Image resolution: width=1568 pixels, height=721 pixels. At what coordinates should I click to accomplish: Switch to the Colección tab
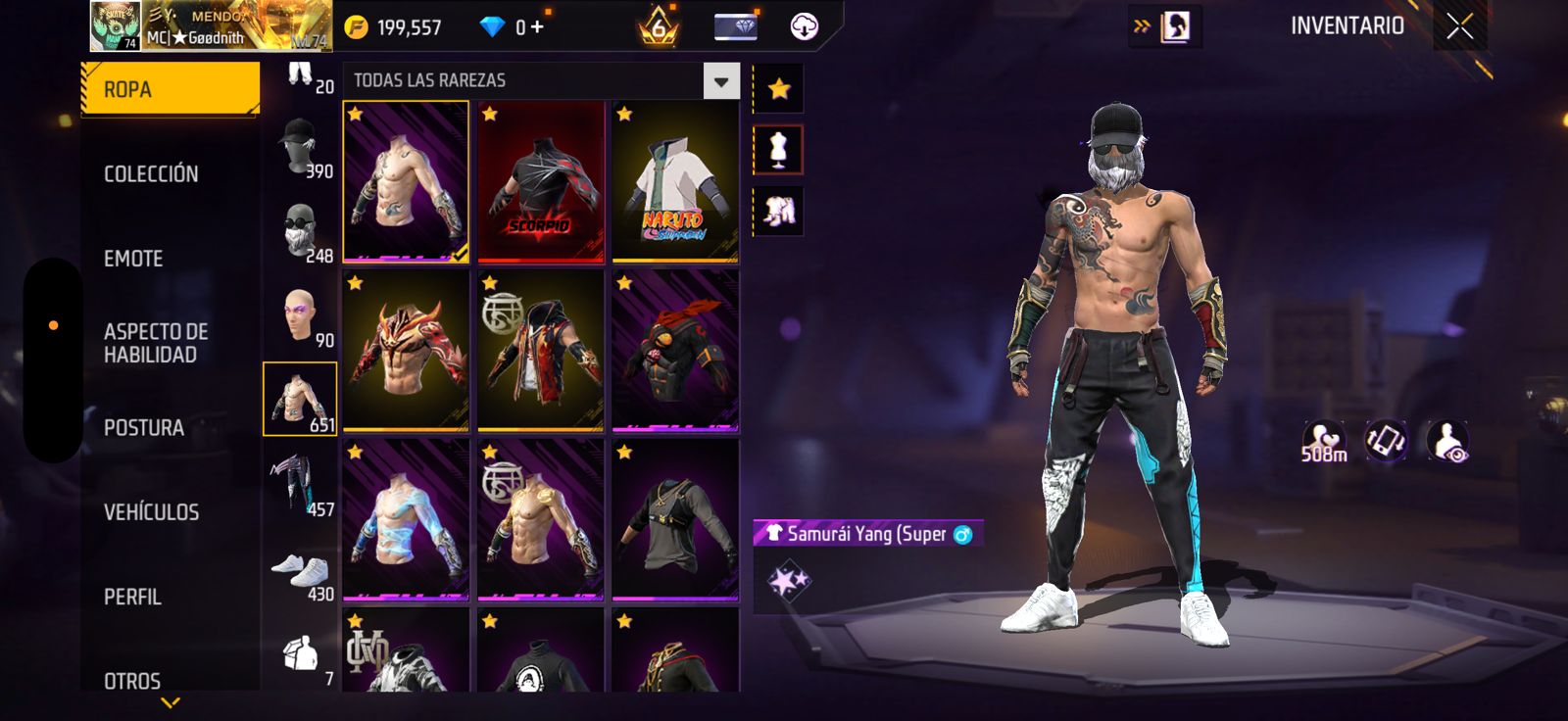click(151, 174)
